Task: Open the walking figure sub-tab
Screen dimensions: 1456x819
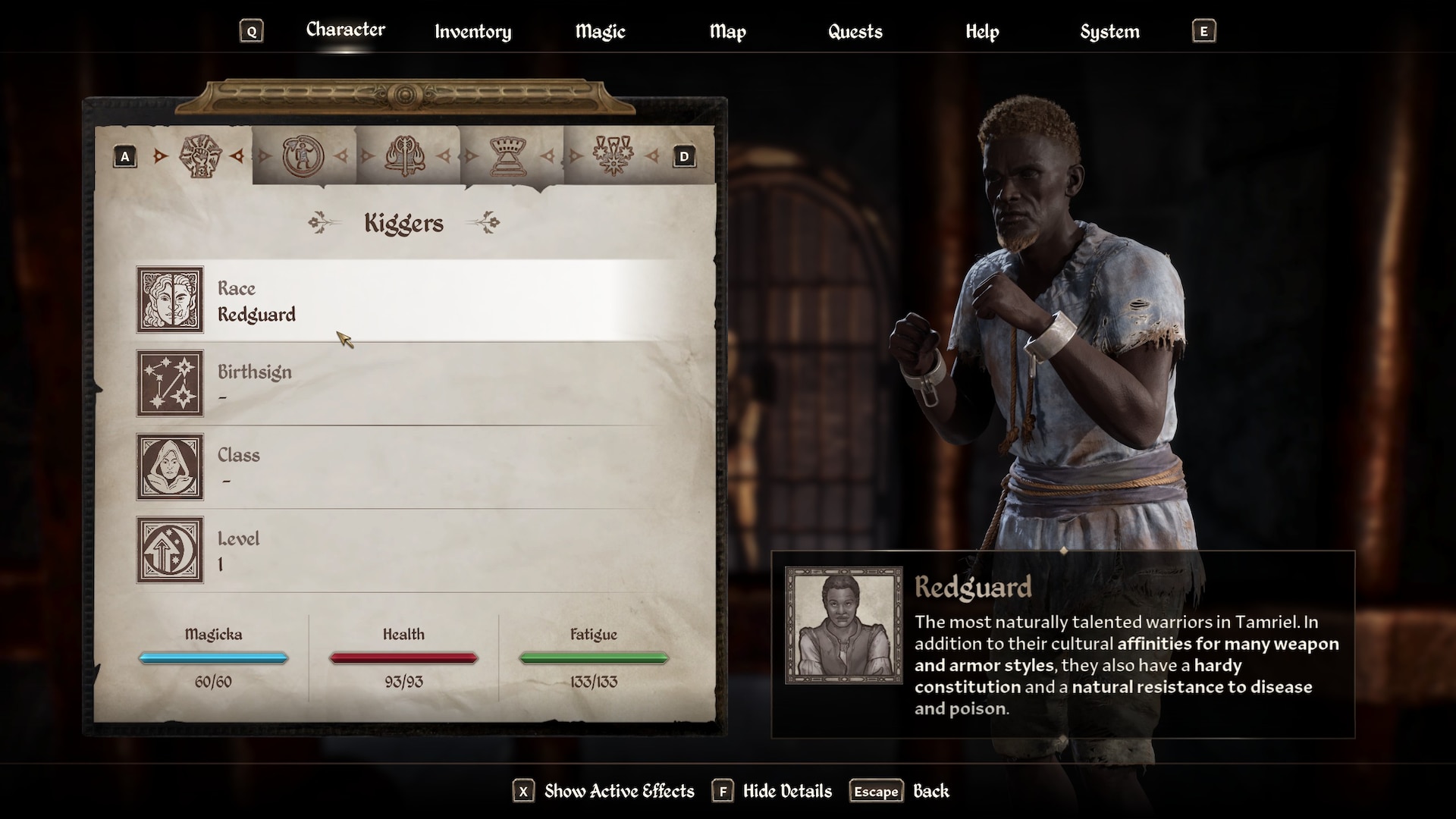Action: (x=303, y=156)
